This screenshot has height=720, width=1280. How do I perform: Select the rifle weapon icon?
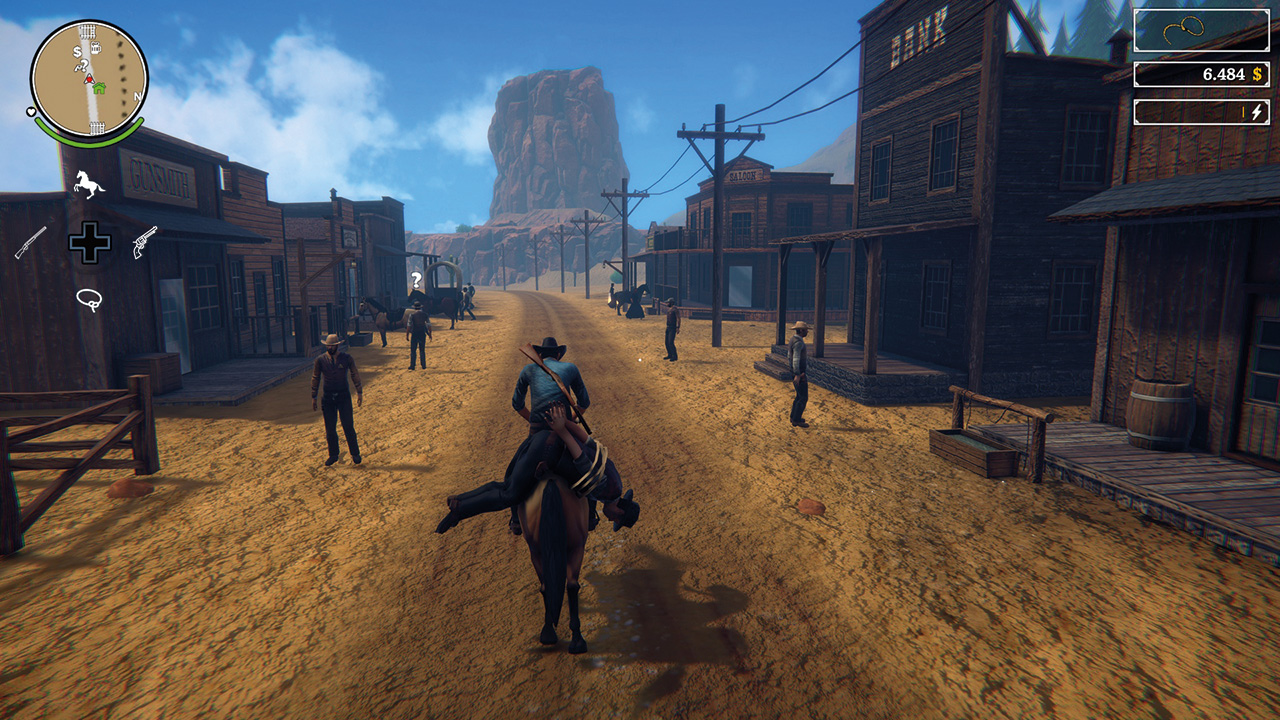32,243
